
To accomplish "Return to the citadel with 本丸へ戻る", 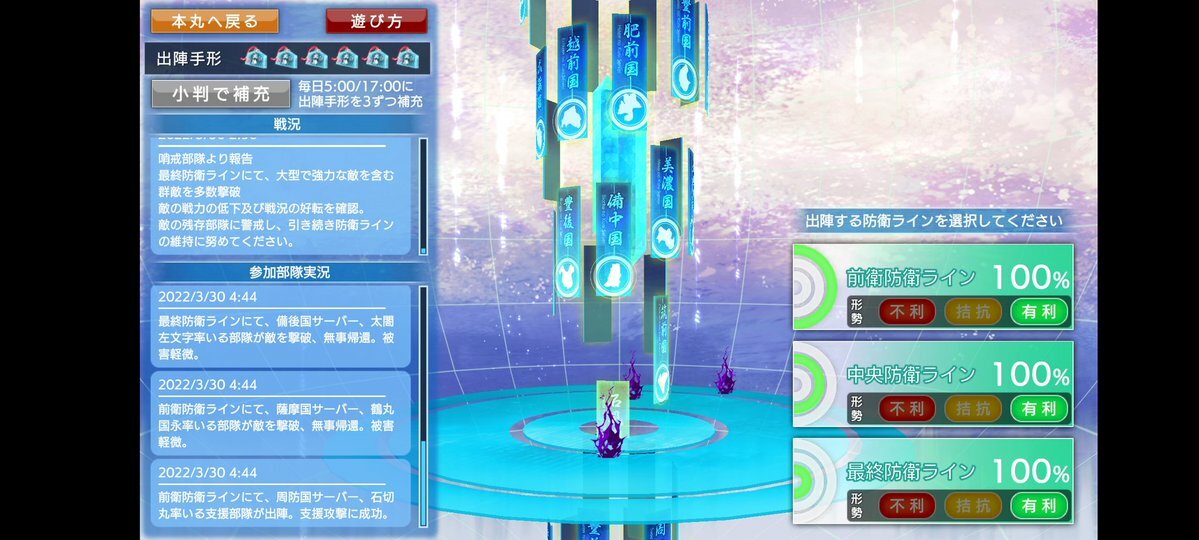I will (215, 20).
